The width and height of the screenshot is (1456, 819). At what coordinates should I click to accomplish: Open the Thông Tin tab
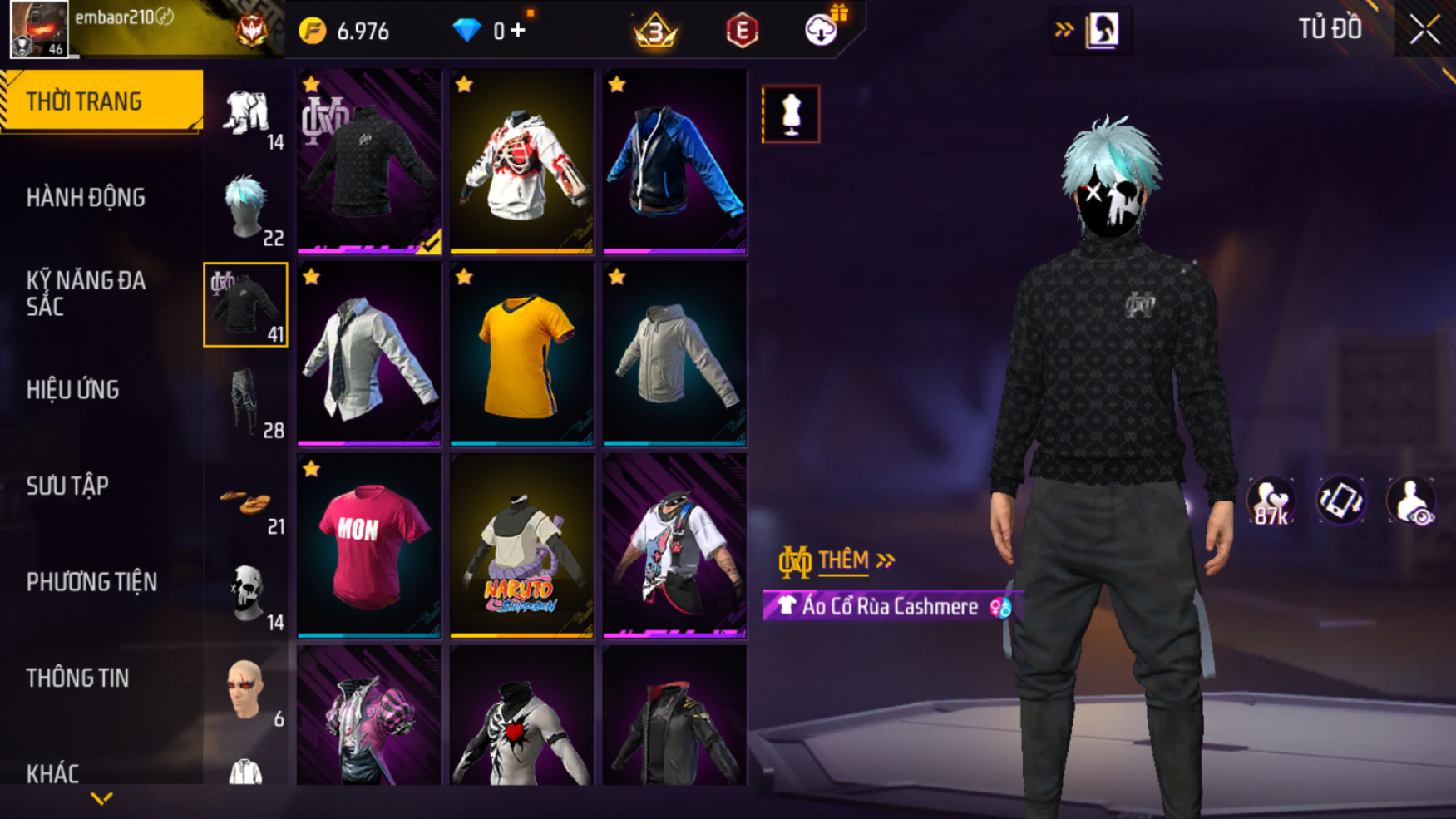(x=77, y=678)
